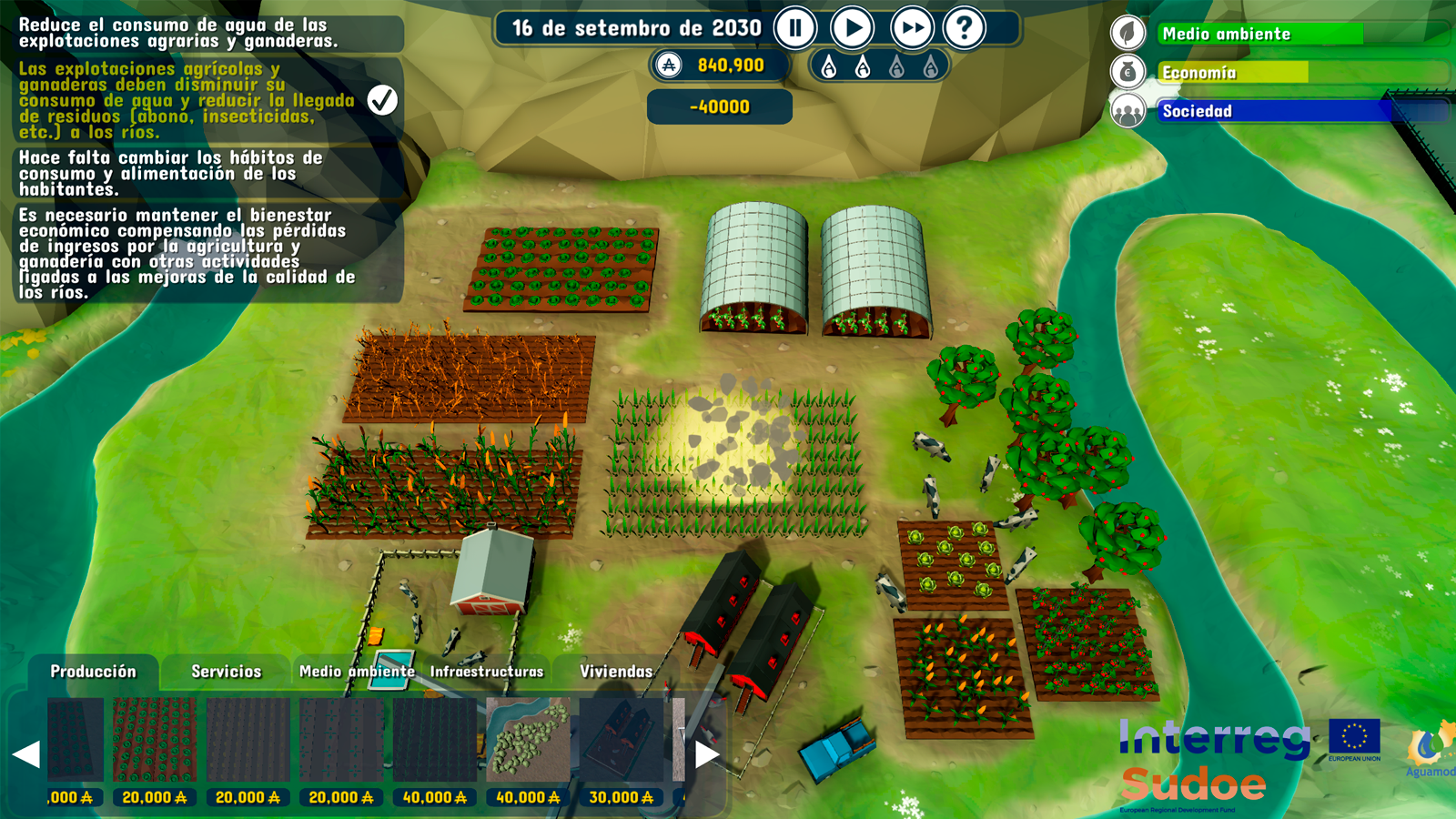Screen dimensions: 1456x819
Task: Choose the 30,000 barn building thumbnail
Action: tap(622, 740)
